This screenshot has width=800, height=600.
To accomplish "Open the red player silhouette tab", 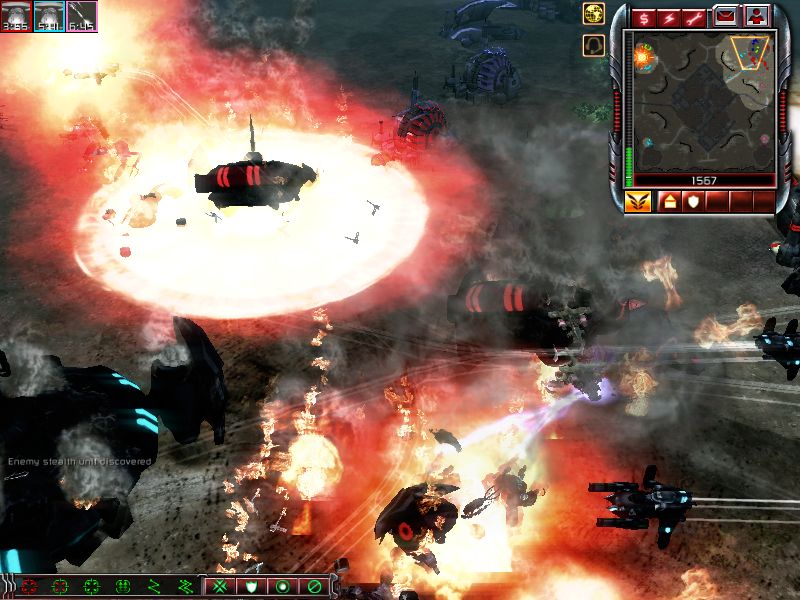I will tap(755, 16).
